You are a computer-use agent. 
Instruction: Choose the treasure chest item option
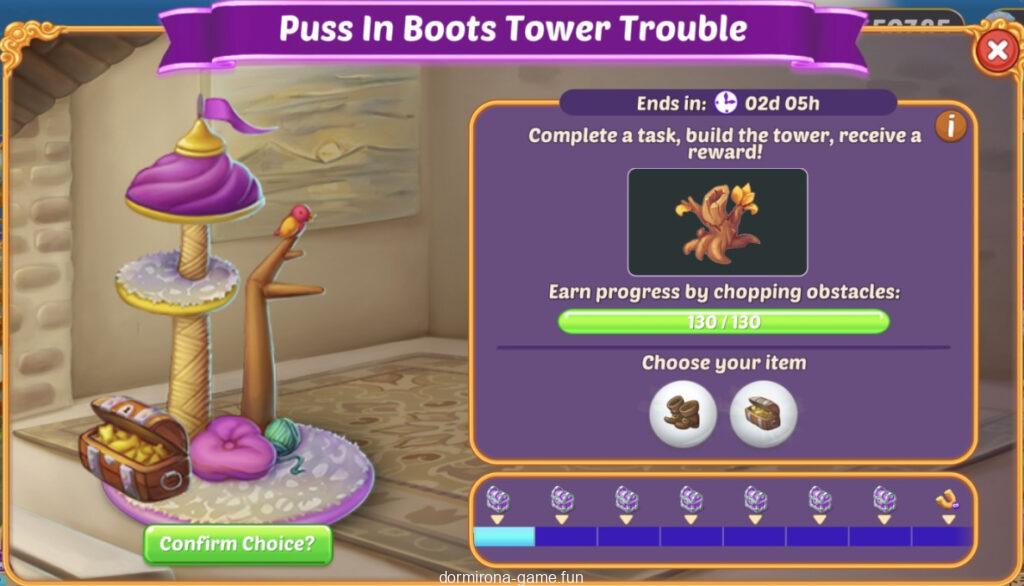[763, 413]
